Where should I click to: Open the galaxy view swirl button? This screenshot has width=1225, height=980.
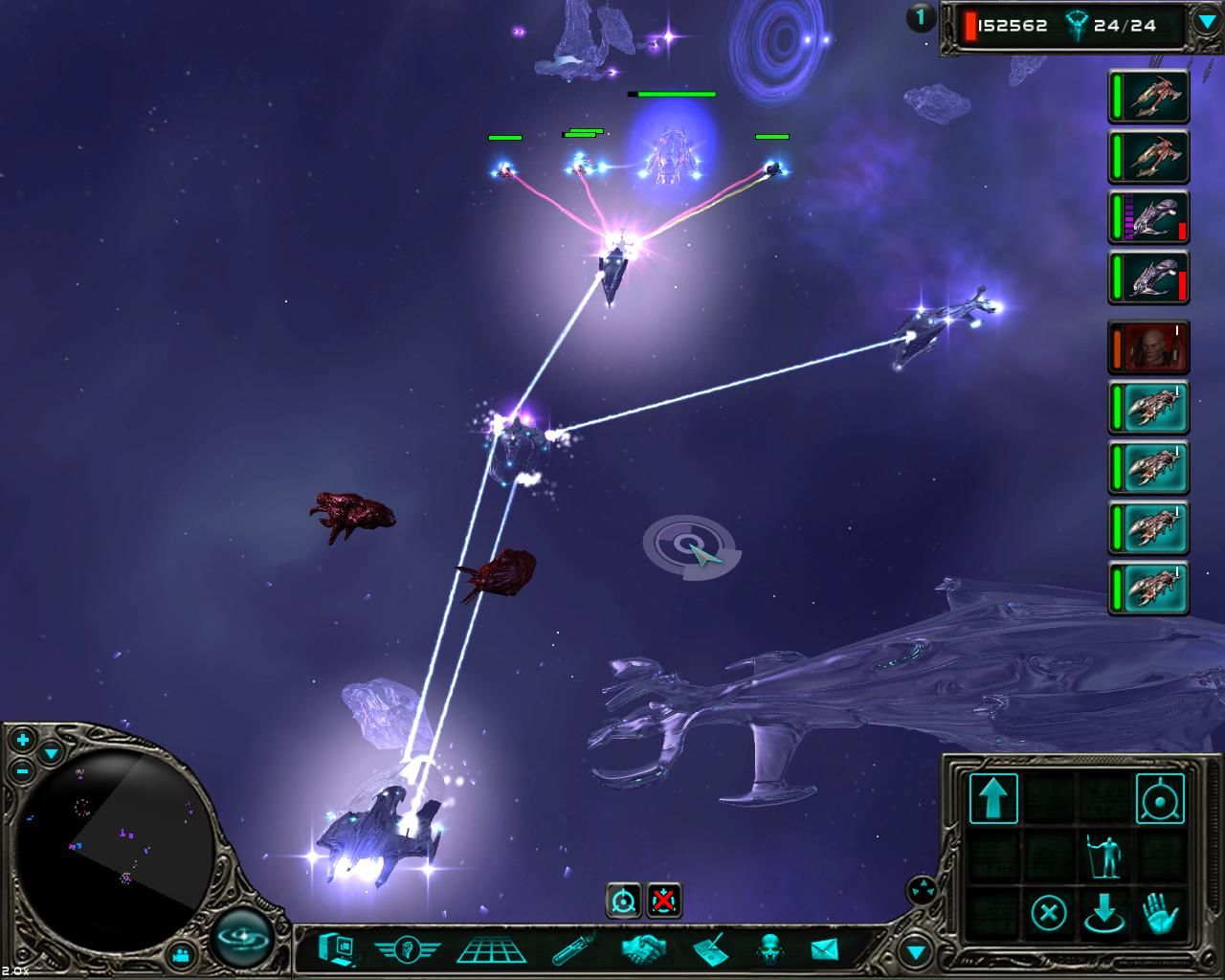pyautogui.click(x=242, y=935)
